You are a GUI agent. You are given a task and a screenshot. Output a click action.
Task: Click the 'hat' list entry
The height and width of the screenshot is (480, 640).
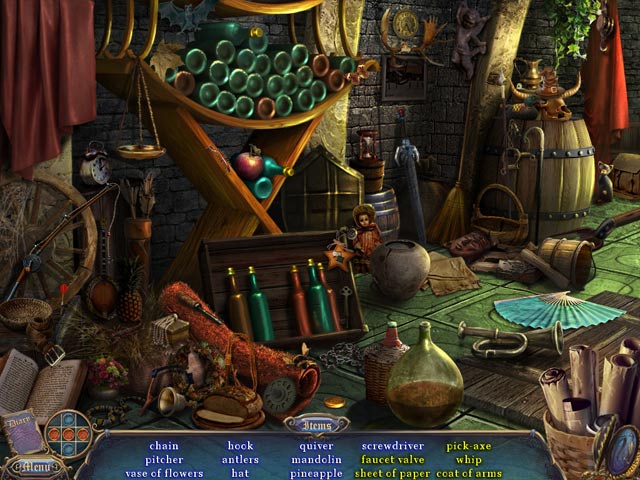[240, 473]
